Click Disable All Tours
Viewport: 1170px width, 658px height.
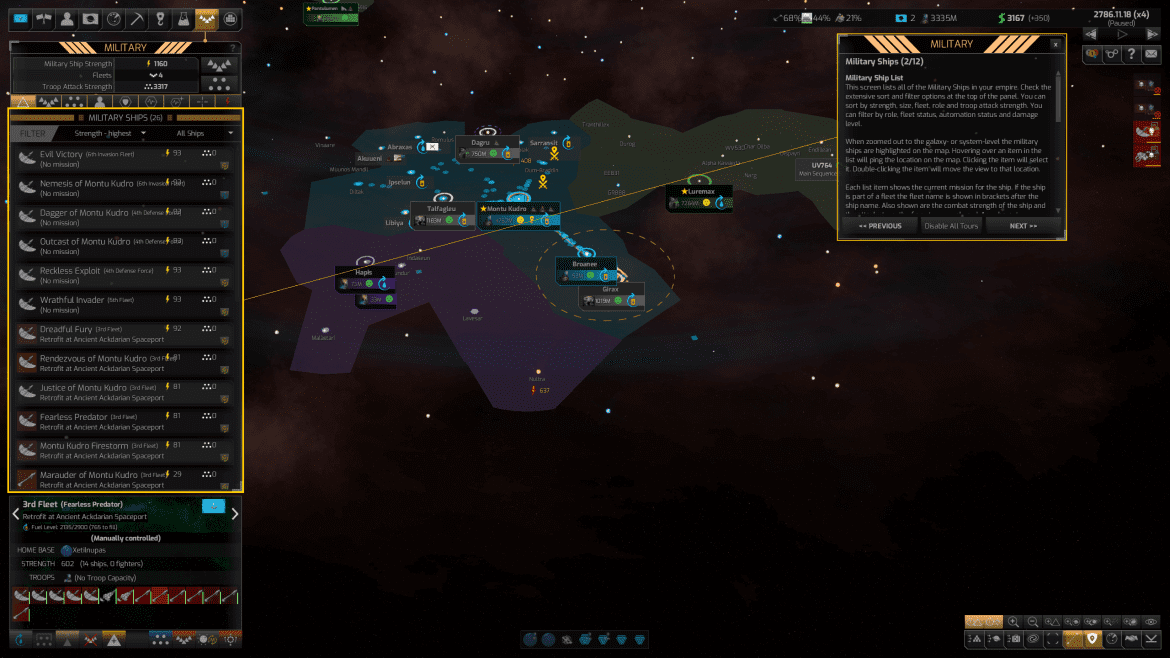click(x=950, y=226)
